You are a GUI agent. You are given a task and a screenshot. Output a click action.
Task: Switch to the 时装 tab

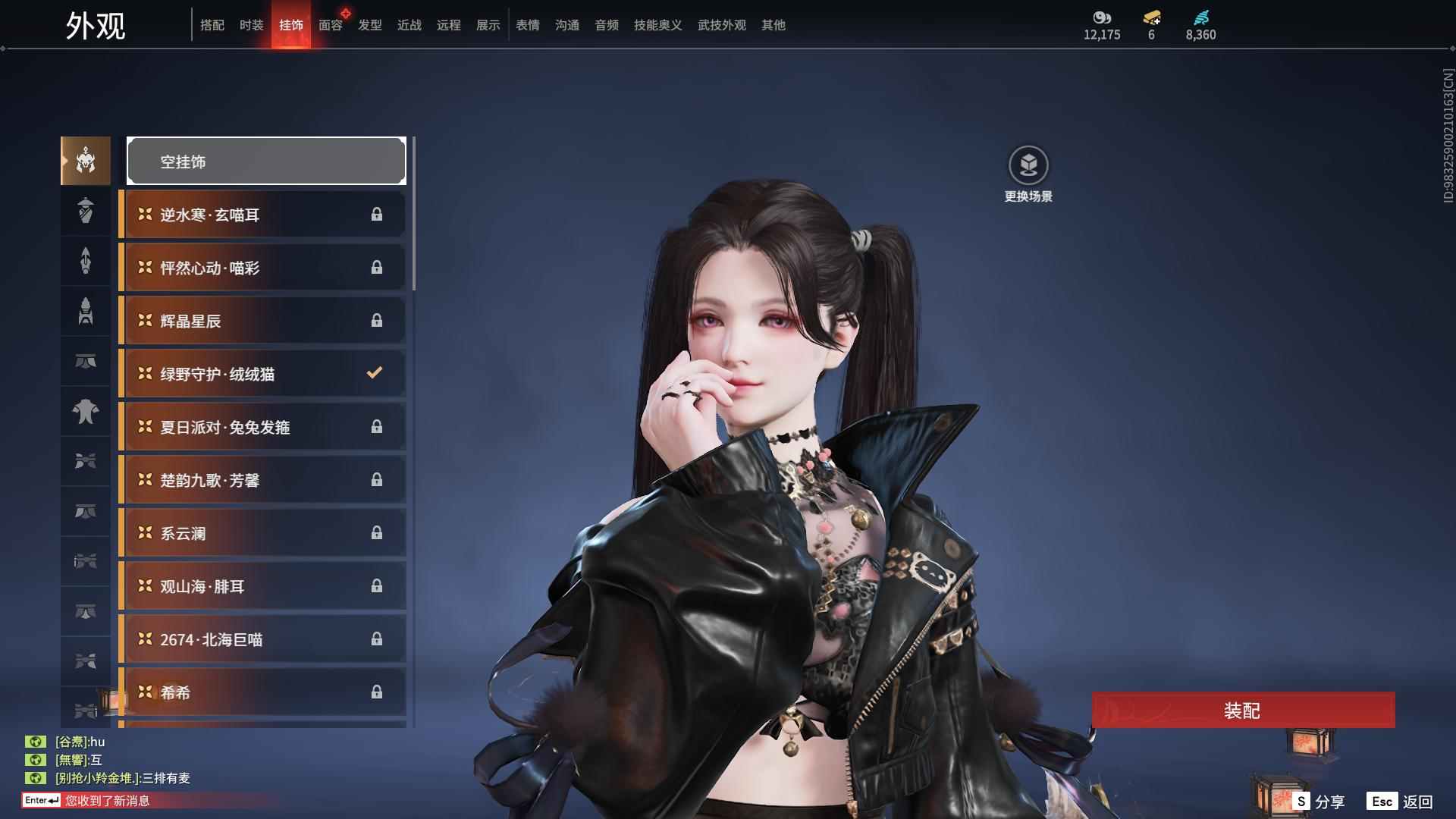[x=252, y=25]
